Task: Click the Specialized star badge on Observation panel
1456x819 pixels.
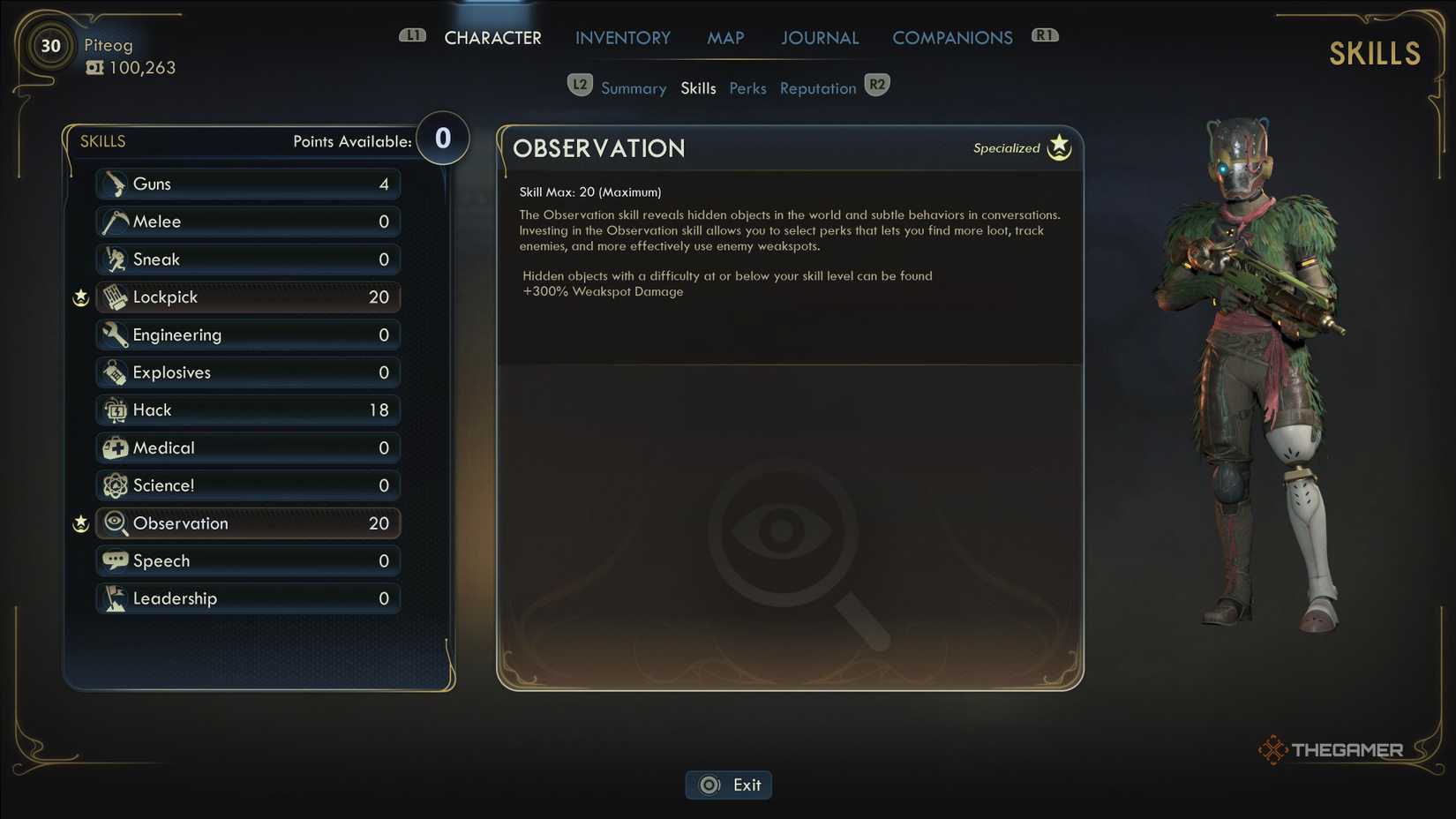Action: [x=1057, y=146]
